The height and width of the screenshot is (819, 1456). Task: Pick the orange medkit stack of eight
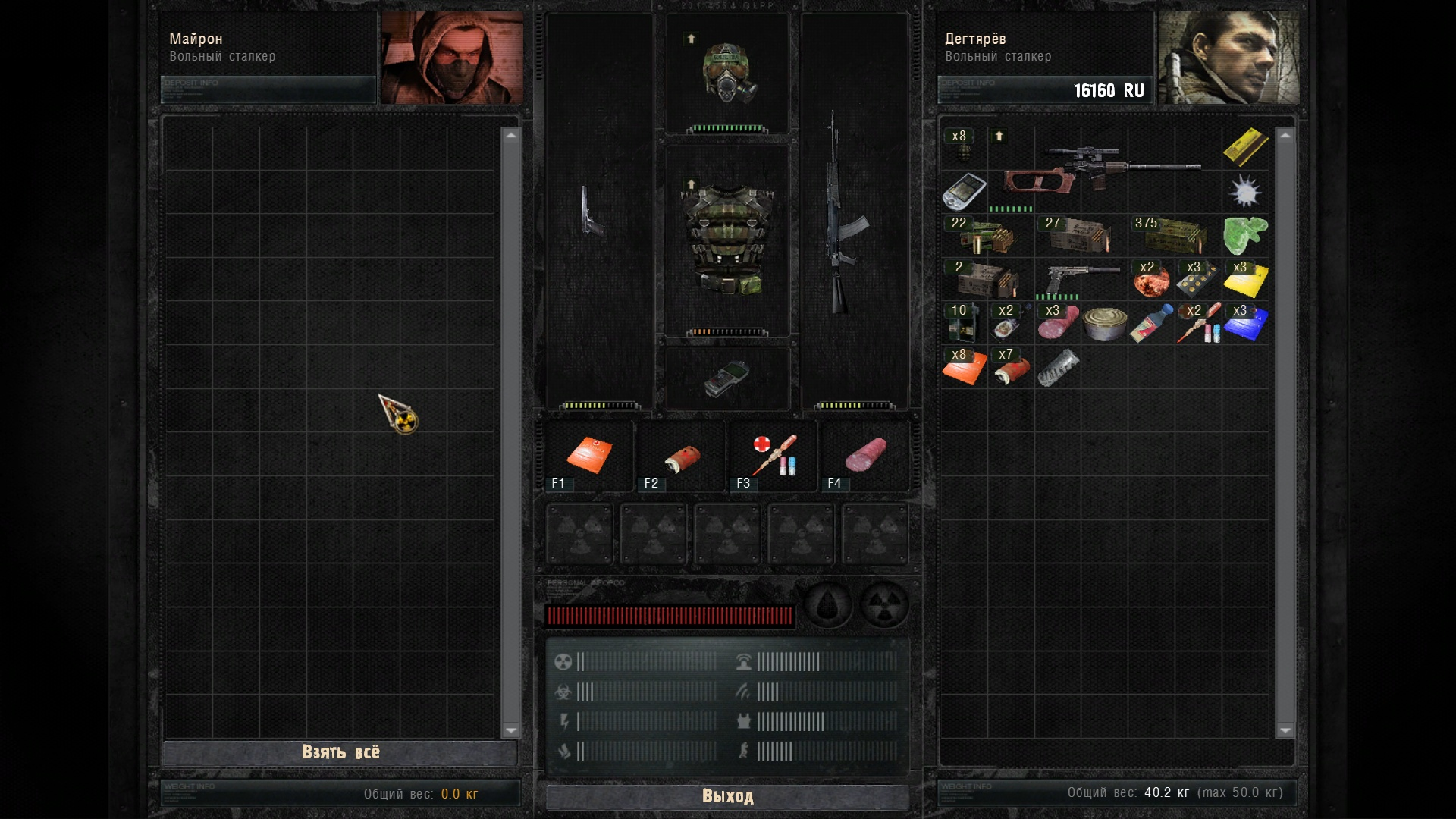[963, 367]
